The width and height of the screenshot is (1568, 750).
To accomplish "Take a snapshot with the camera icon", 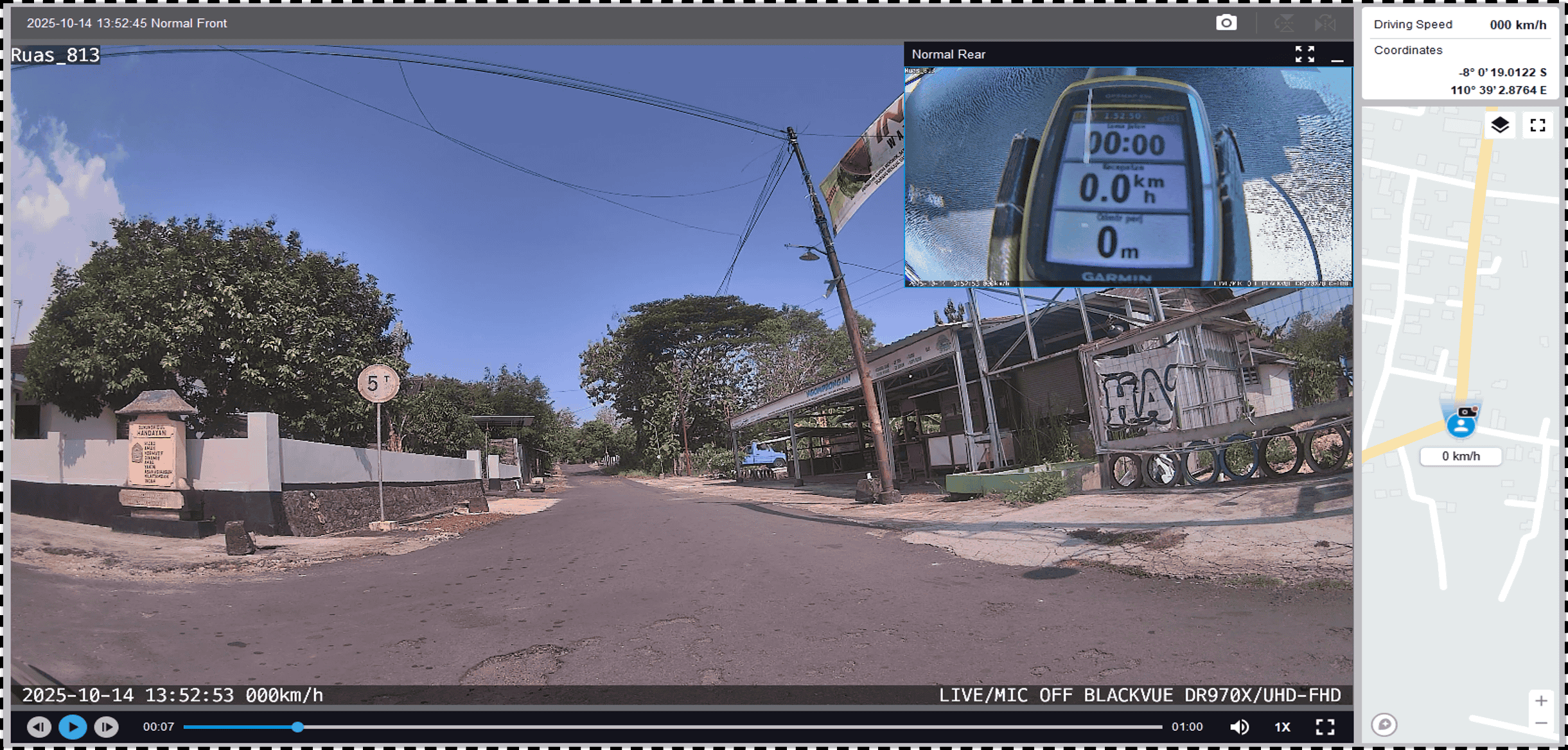I will pyautogui.click(x=1226, y=23).
